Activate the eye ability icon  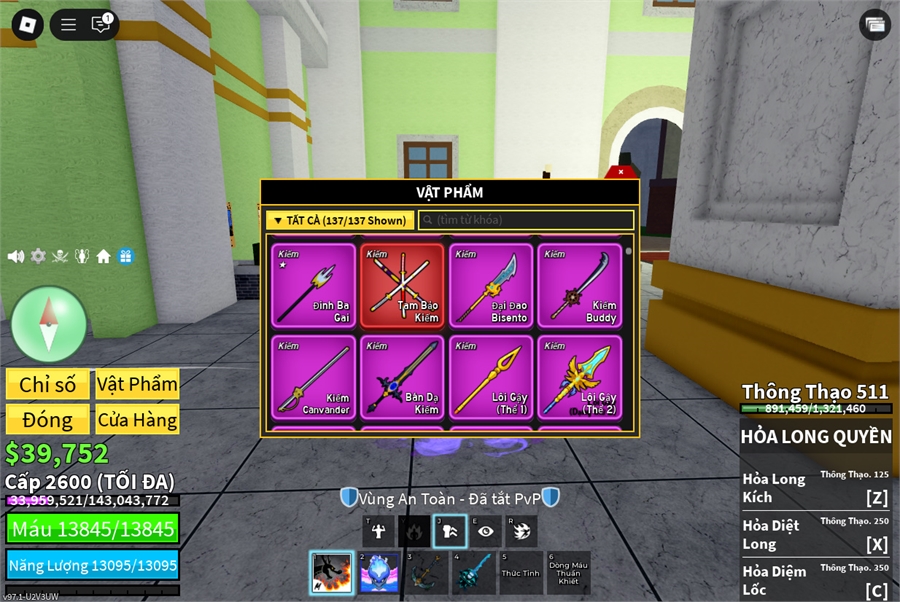[x=485, y=531]
